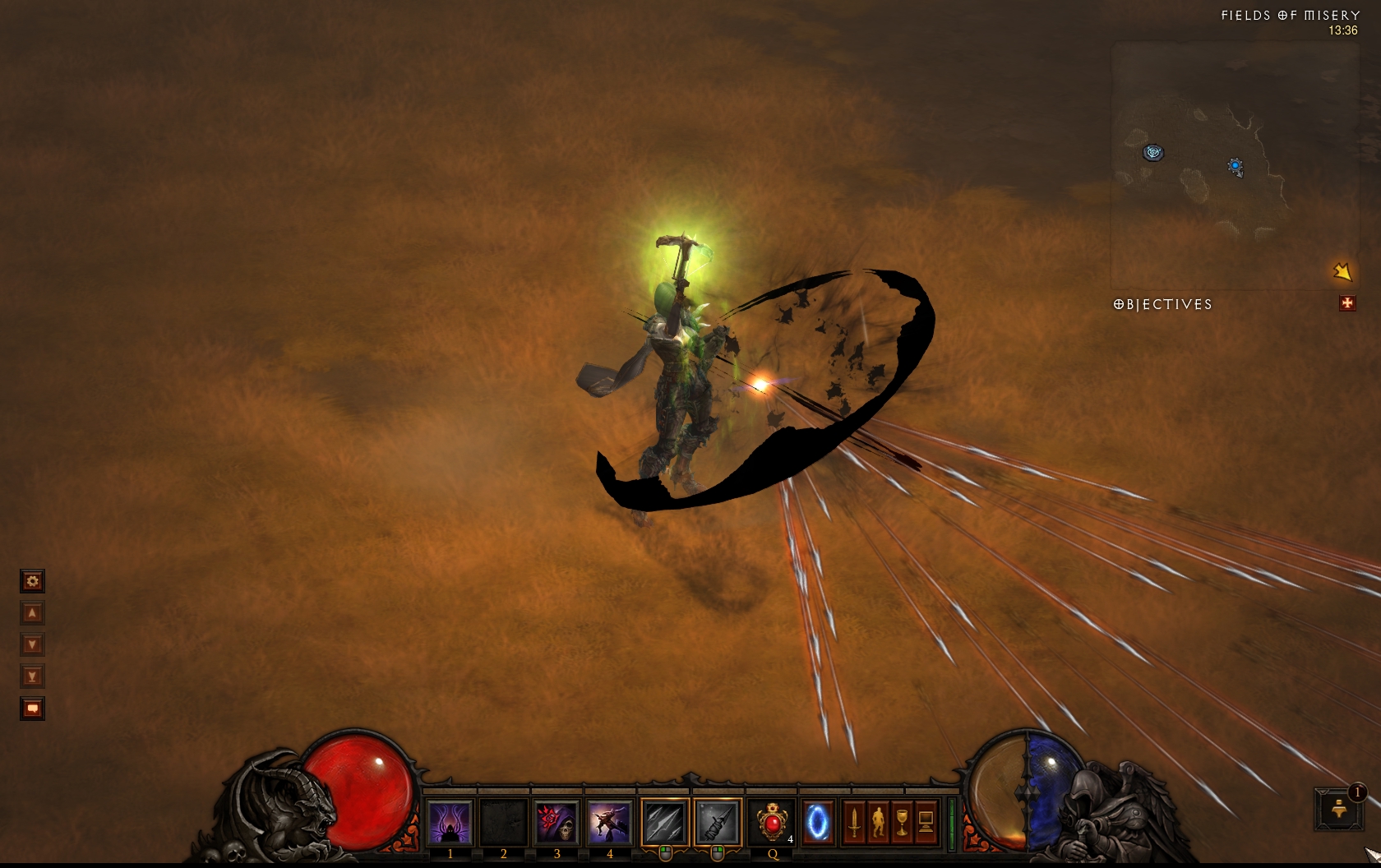Activate the purple shadow figure skill
This screenshot has width=1381, height=868.
tap(450, 822)
